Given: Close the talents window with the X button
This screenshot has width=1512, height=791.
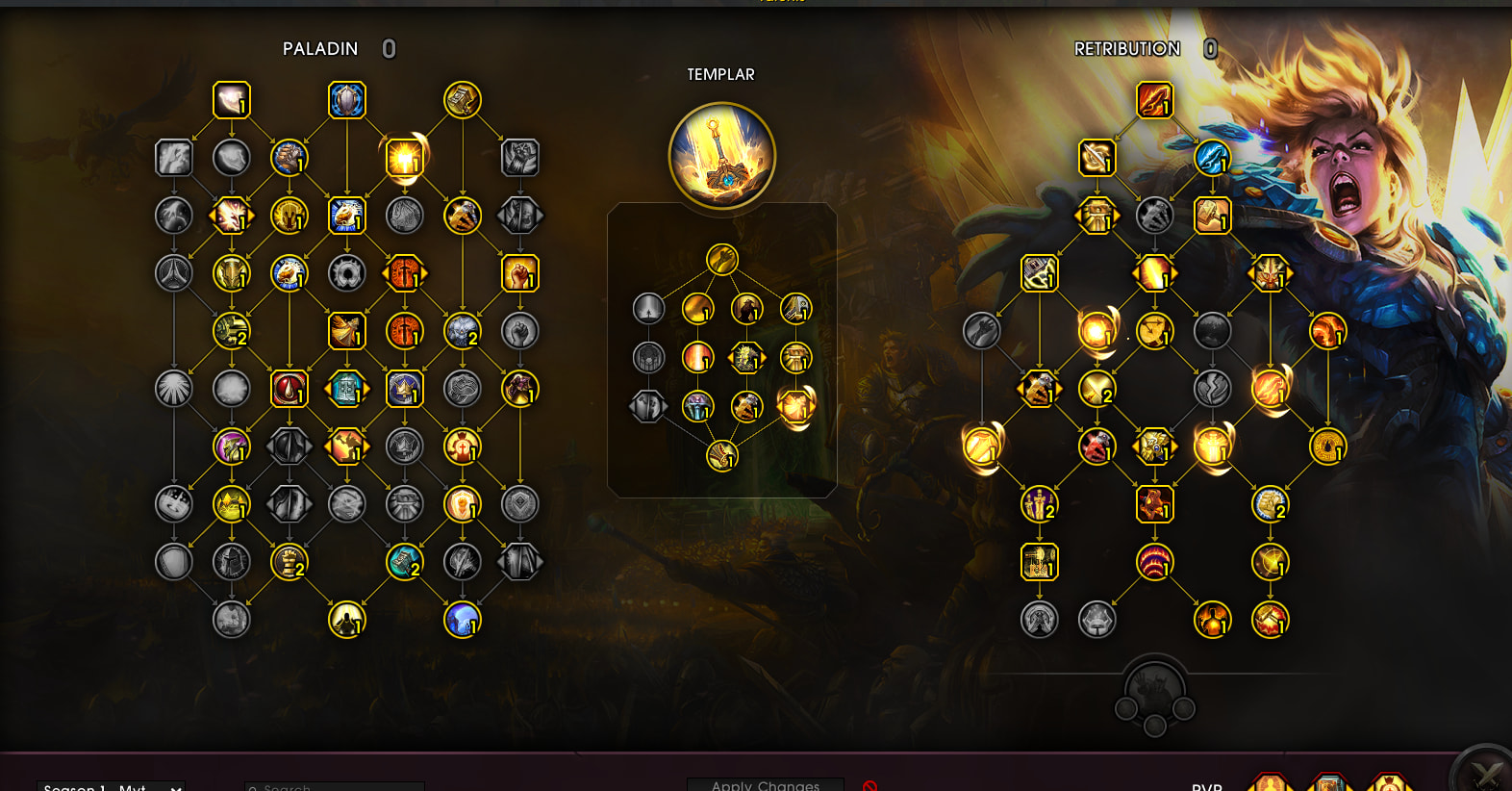Looking at the screenshot, I should [x=1486, y=774].
